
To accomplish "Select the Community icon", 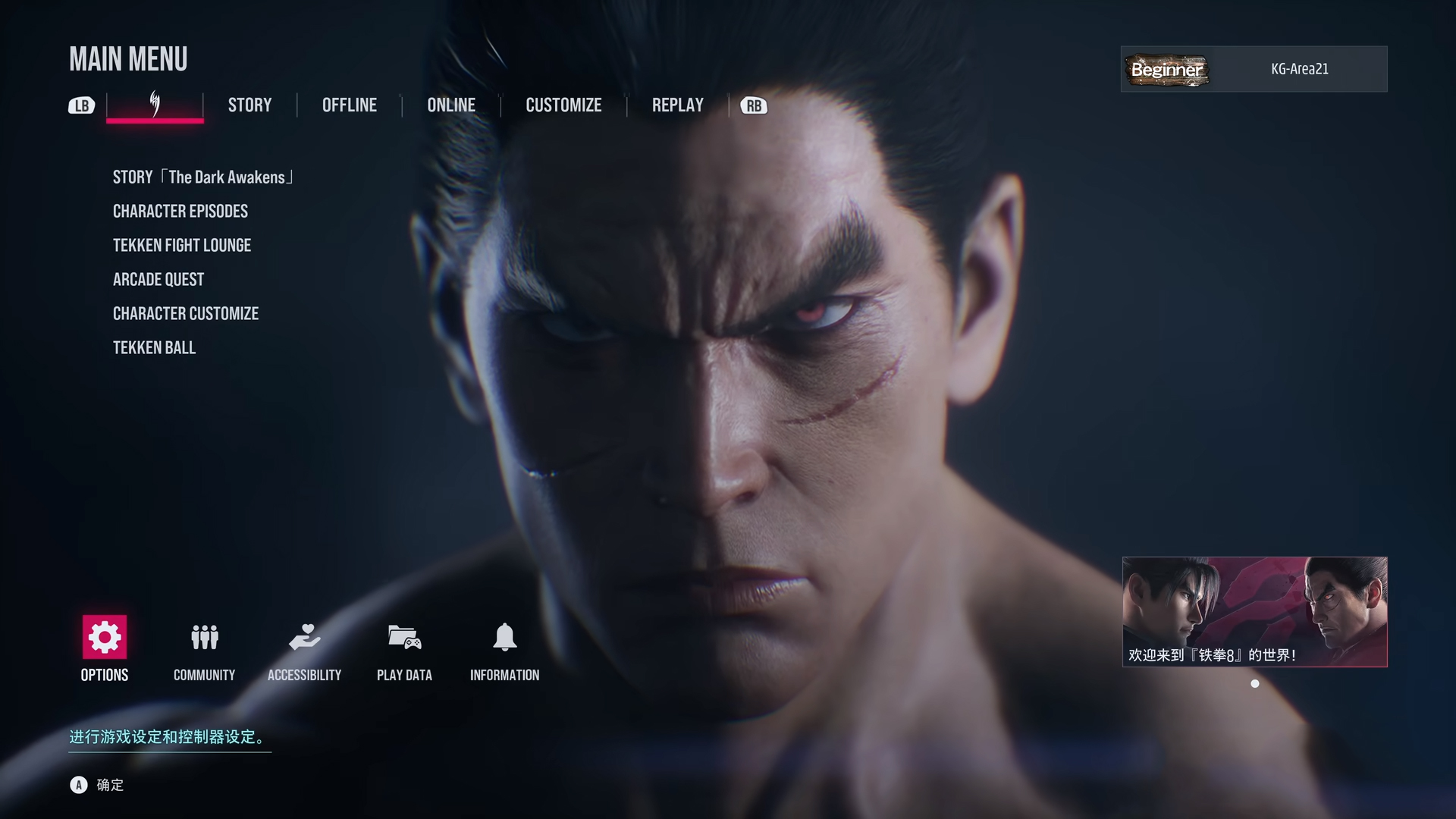I will click(x=204, y=638).
